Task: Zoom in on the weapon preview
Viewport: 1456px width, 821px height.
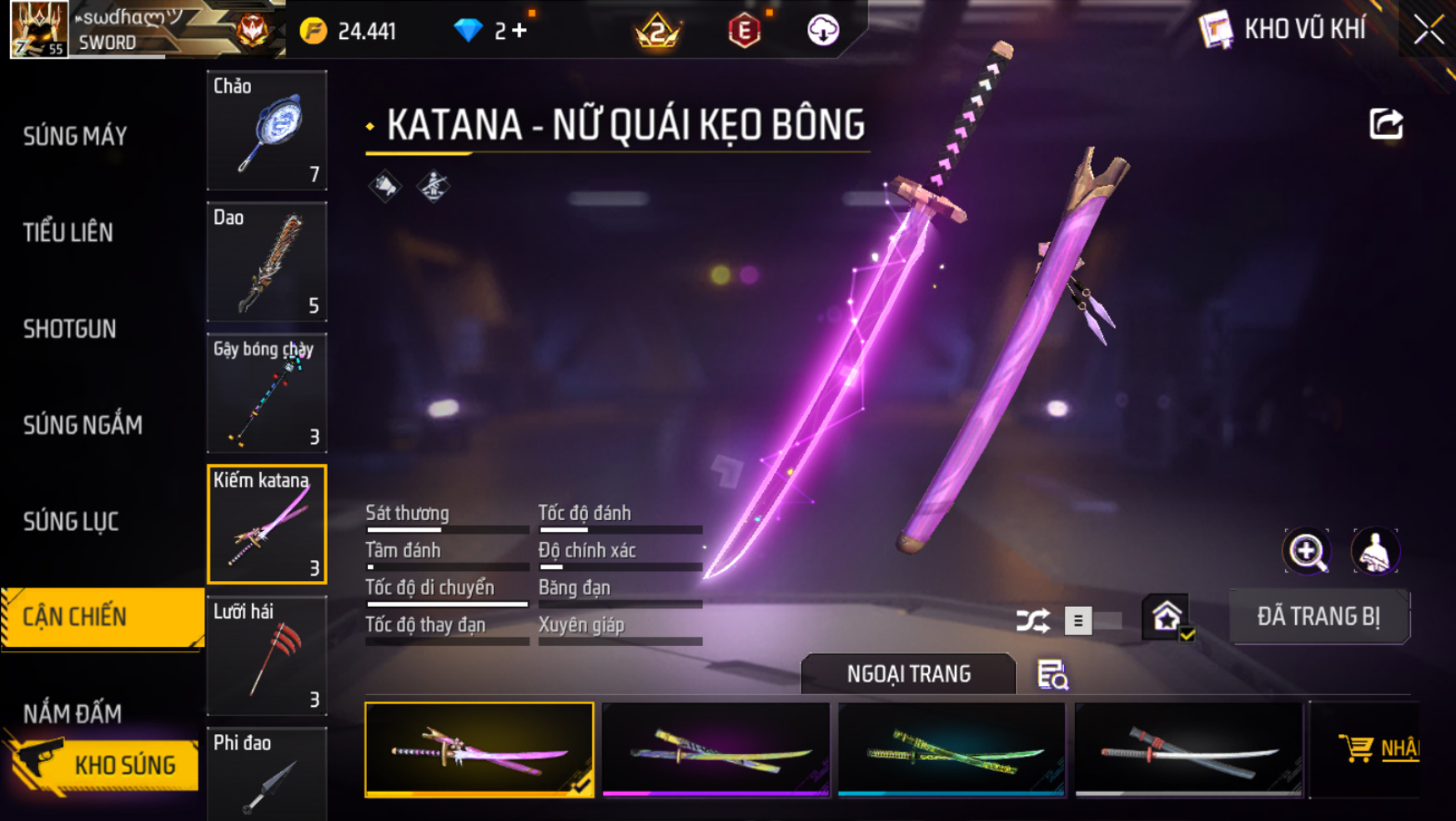Action: click(1307, 551)
